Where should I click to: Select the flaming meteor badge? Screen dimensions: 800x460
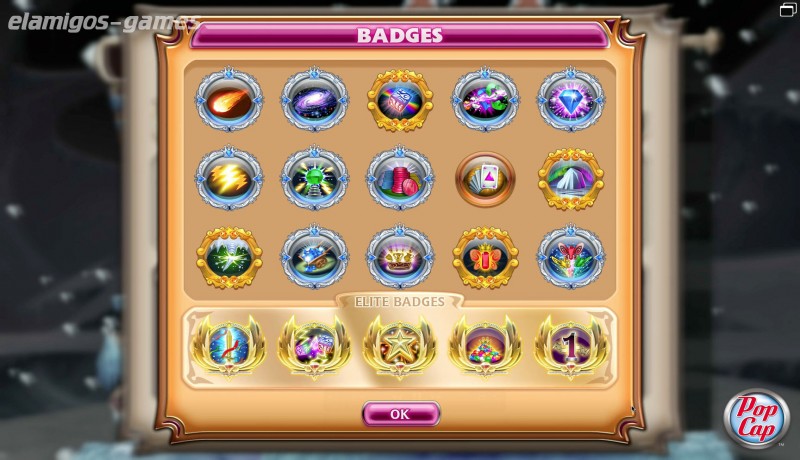pos(228,100)
